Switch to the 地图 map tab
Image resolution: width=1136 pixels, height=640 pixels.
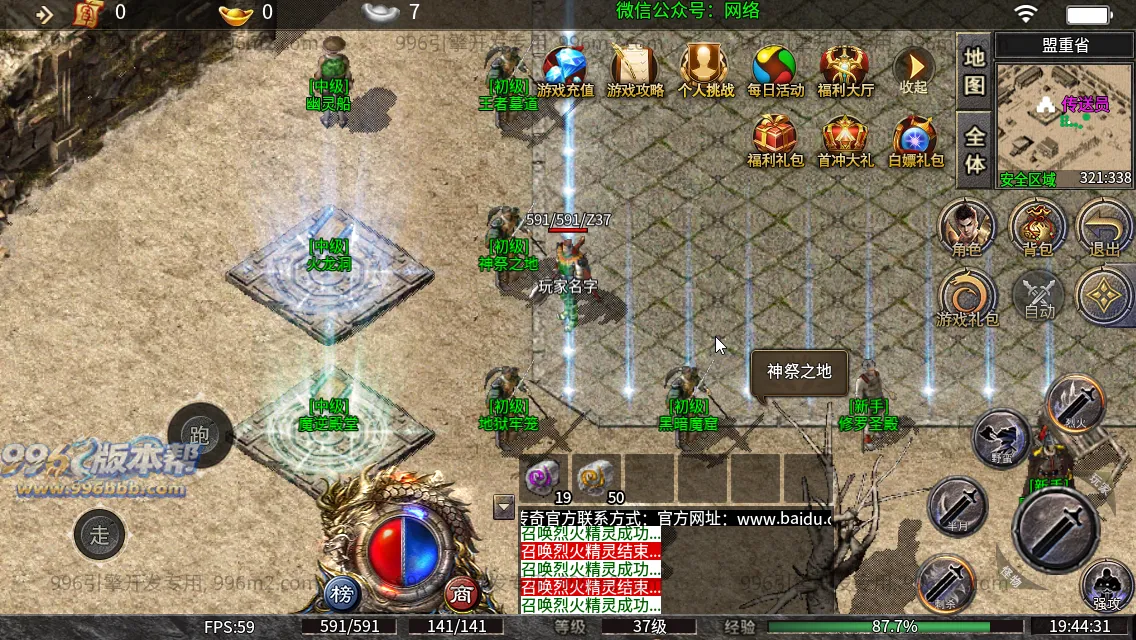pos(975,70)
